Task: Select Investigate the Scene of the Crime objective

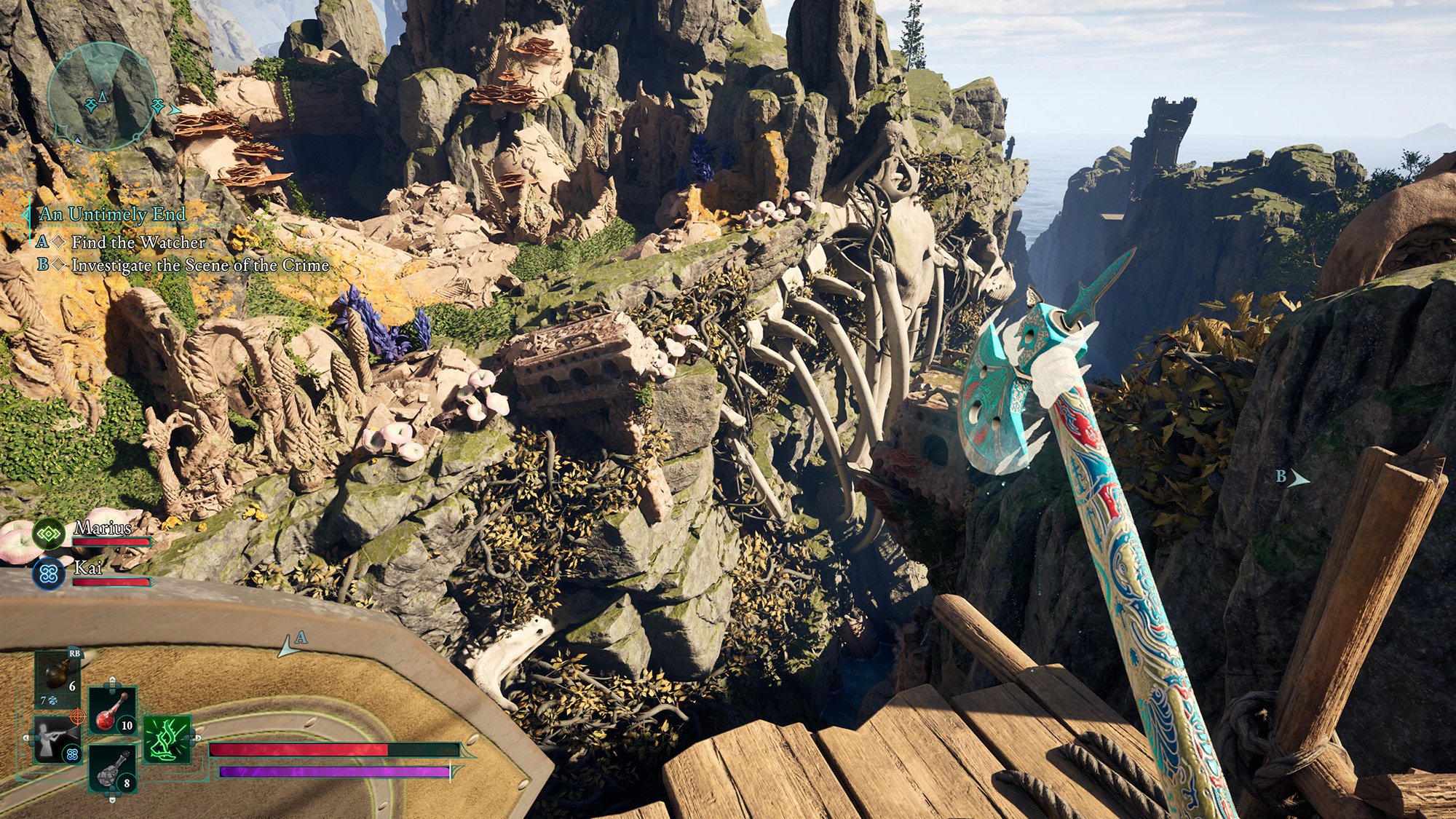Action: (x=200, y=266)
